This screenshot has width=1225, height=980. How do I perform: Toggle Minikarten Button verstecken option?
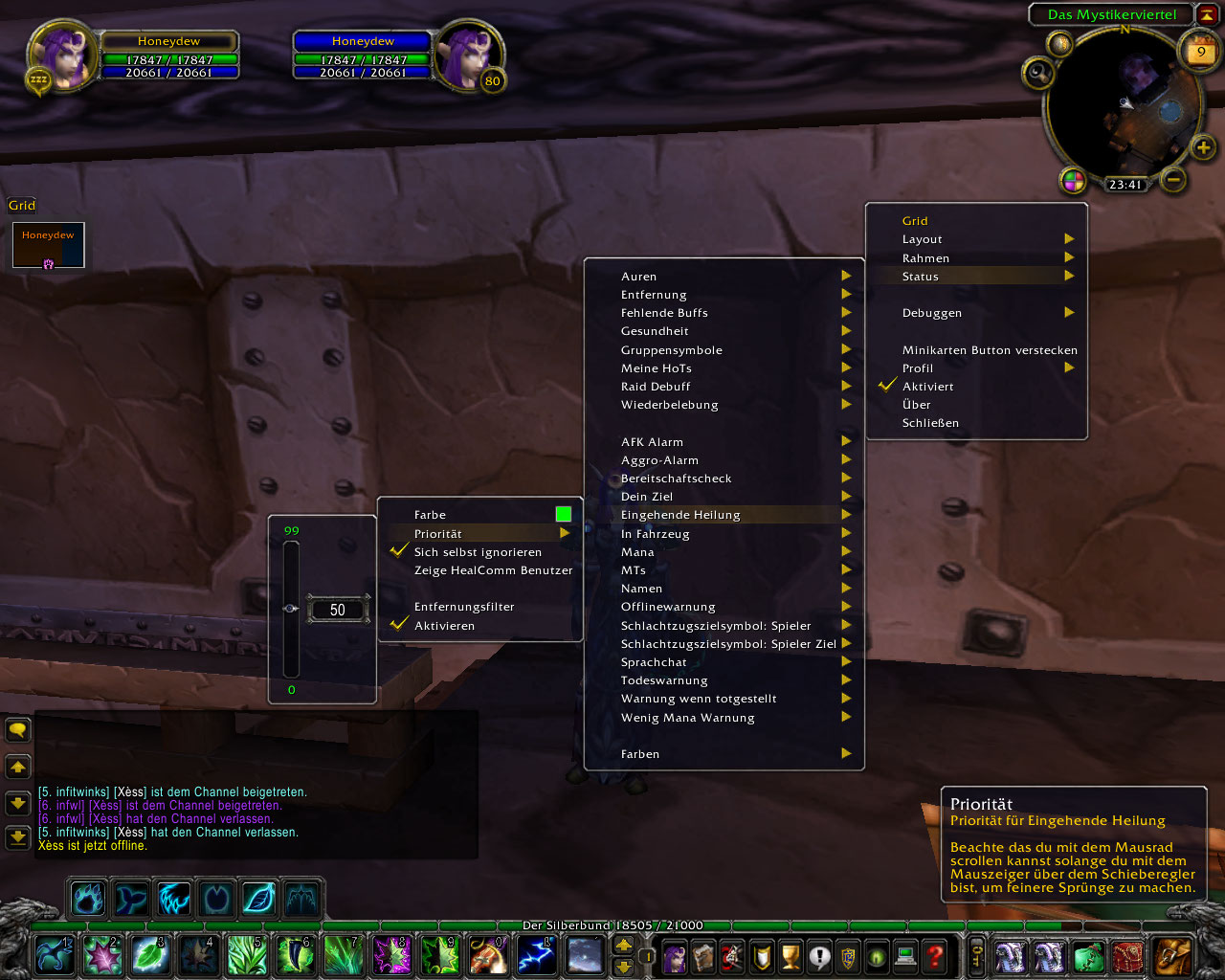coord(989,350)
